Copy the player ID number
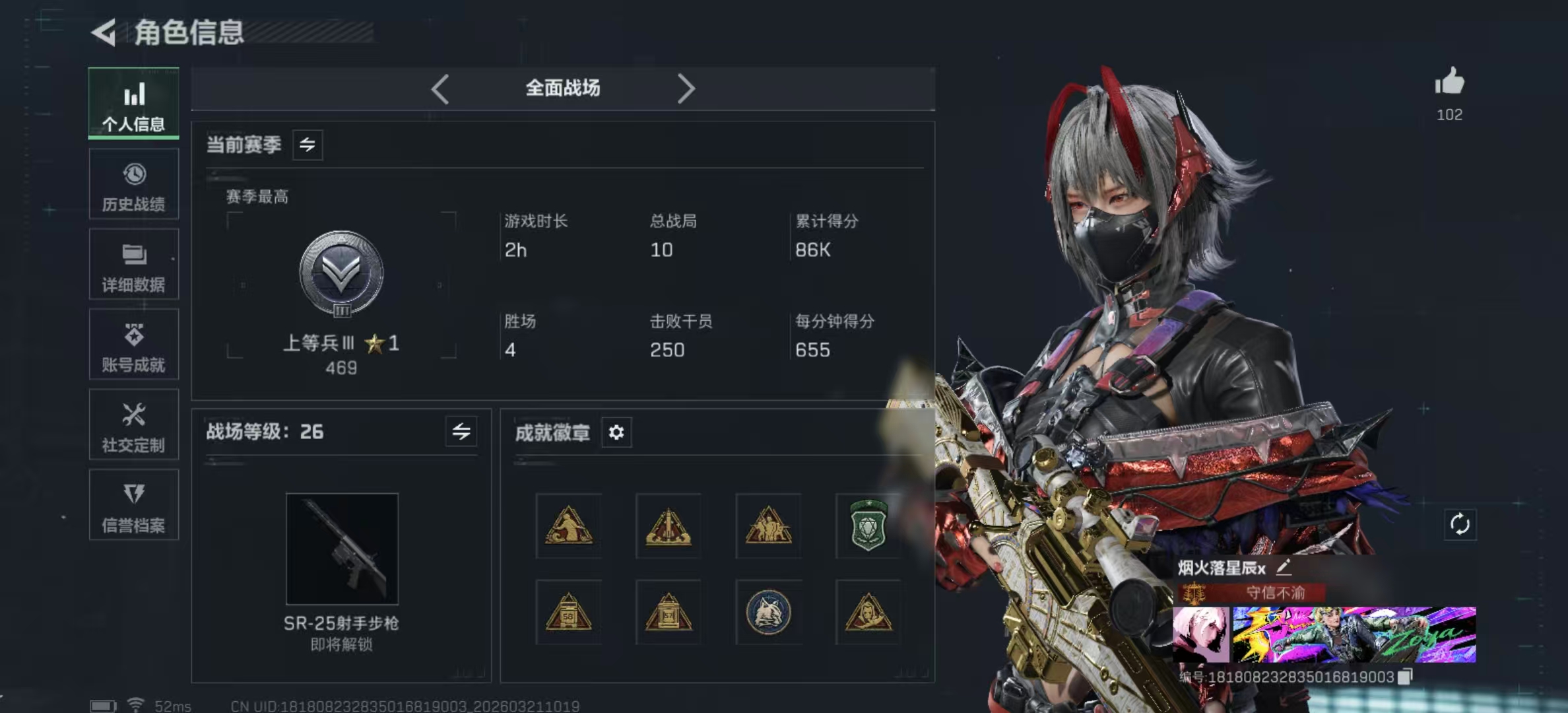1568x713 pixels. [1405, 677]
